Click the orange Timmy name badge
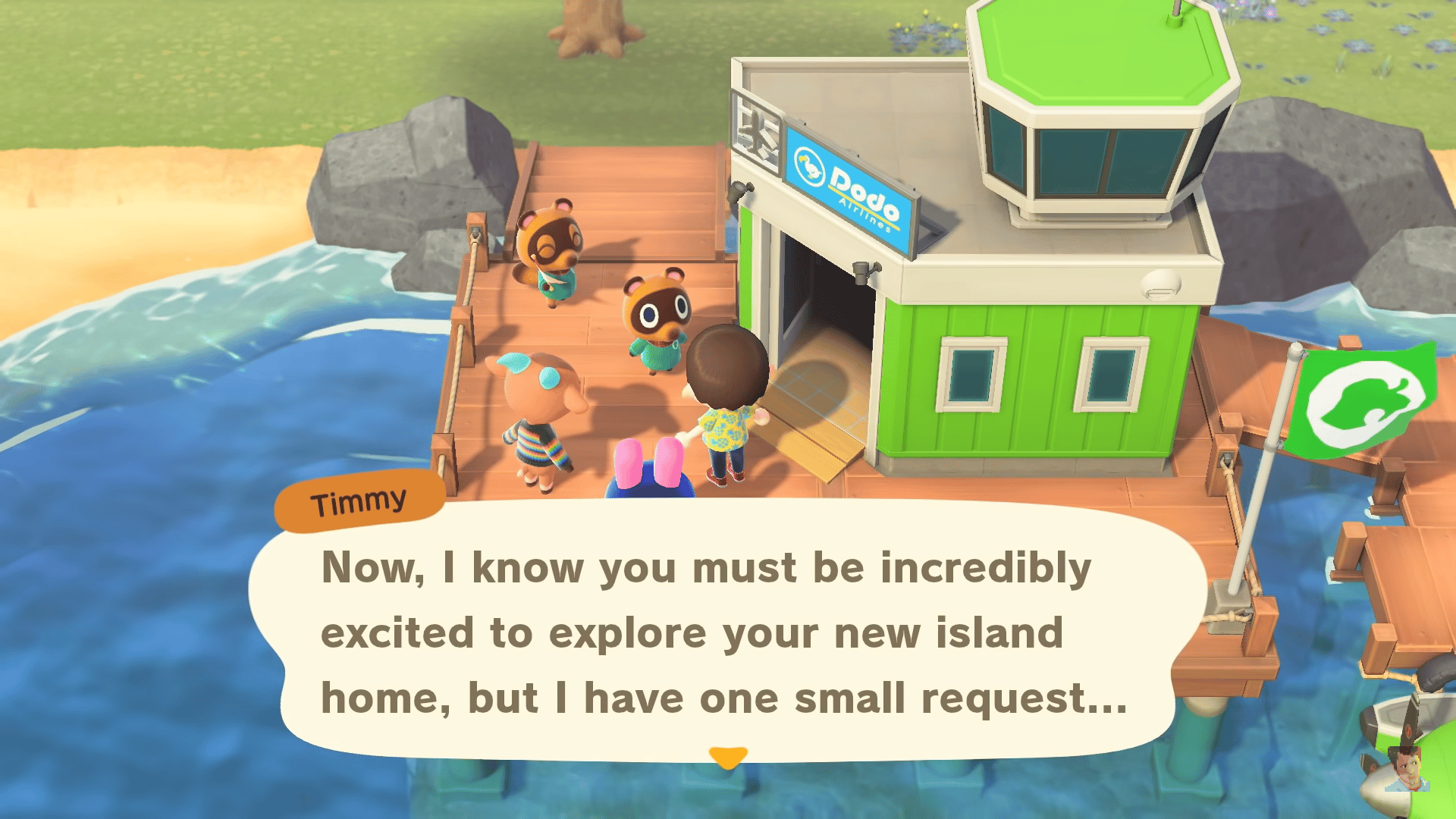Viewport: 1456px width, 819px height. coord(359,499)
